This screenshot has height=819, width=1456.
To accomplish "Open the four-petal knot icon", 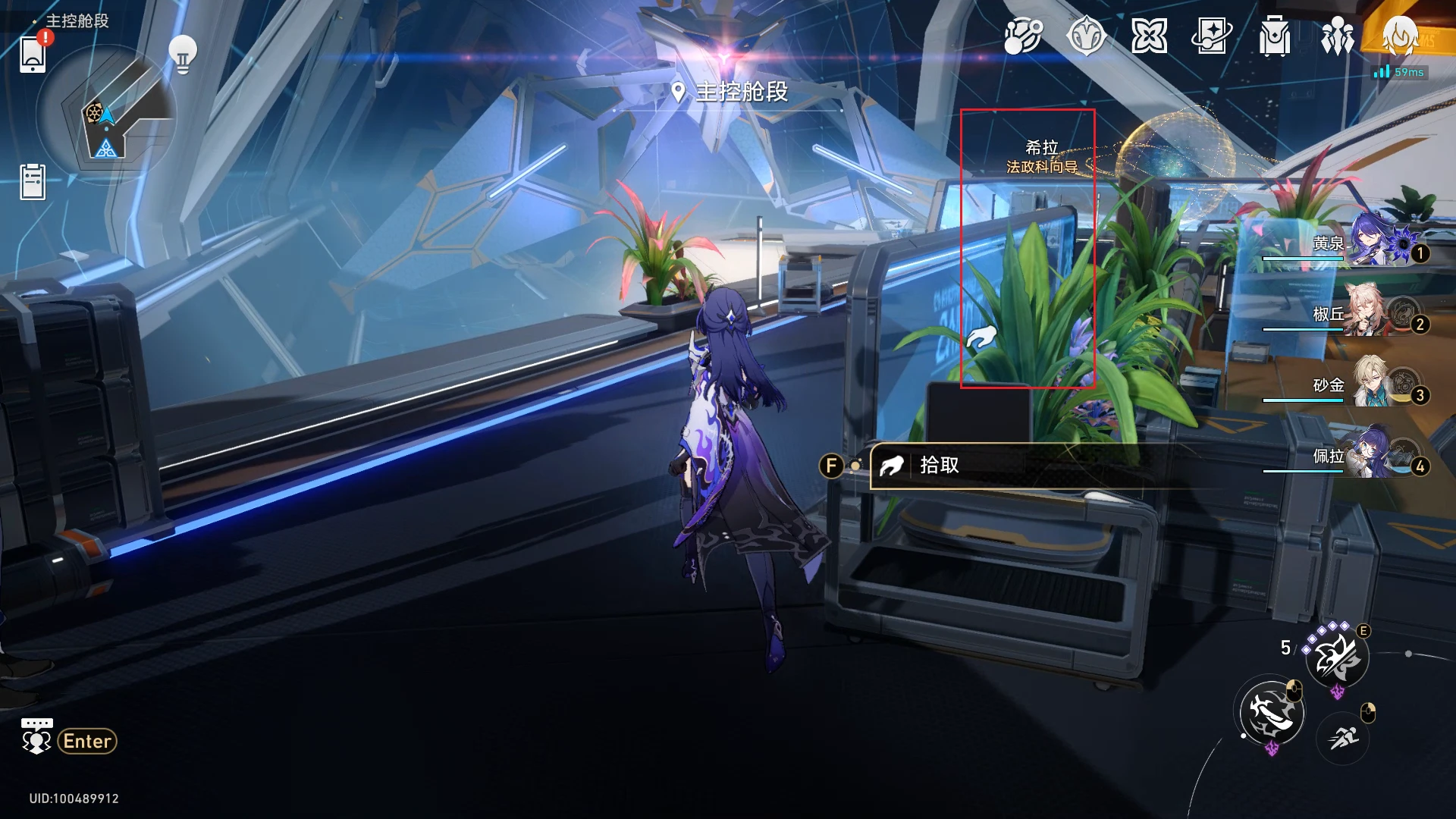I will [1149, 36].
